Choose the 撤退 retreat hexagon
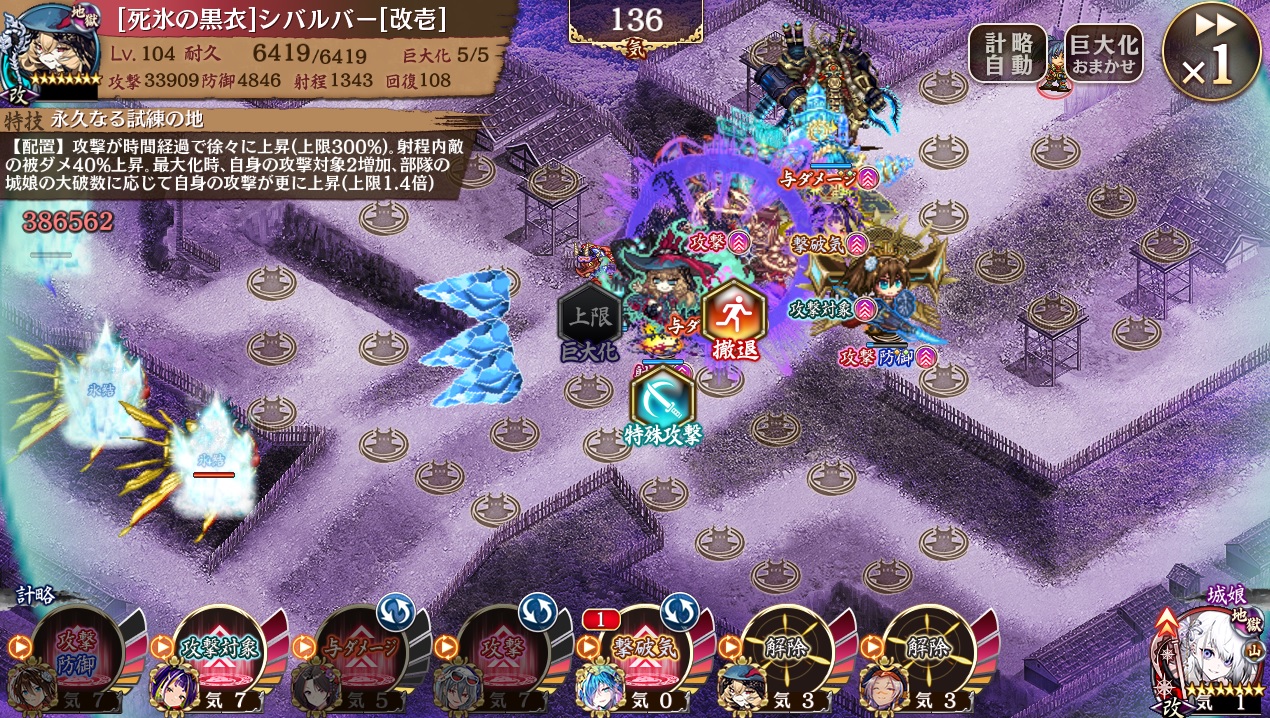This screenshot has height=718, width=1270. point(734,318)
